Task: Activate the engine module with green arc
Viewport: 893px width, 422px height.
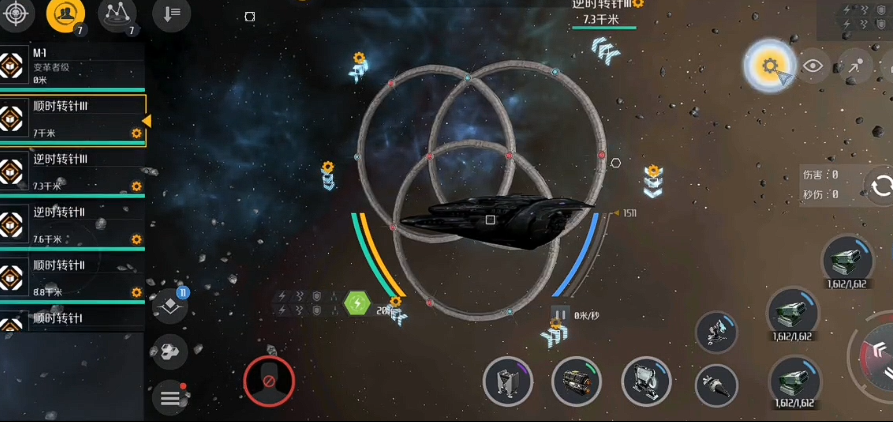Action: (576, 381)
